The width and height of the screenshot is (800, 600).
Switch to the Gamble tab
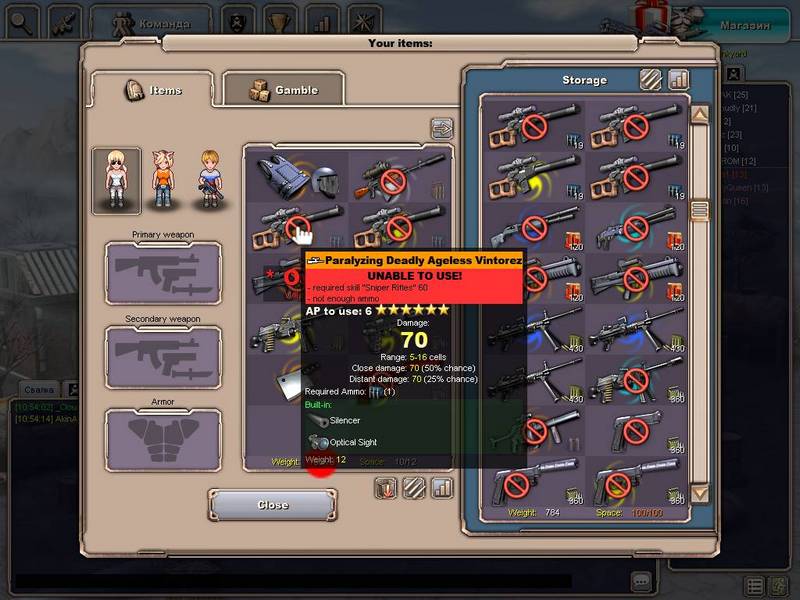(x=282, y=90)
